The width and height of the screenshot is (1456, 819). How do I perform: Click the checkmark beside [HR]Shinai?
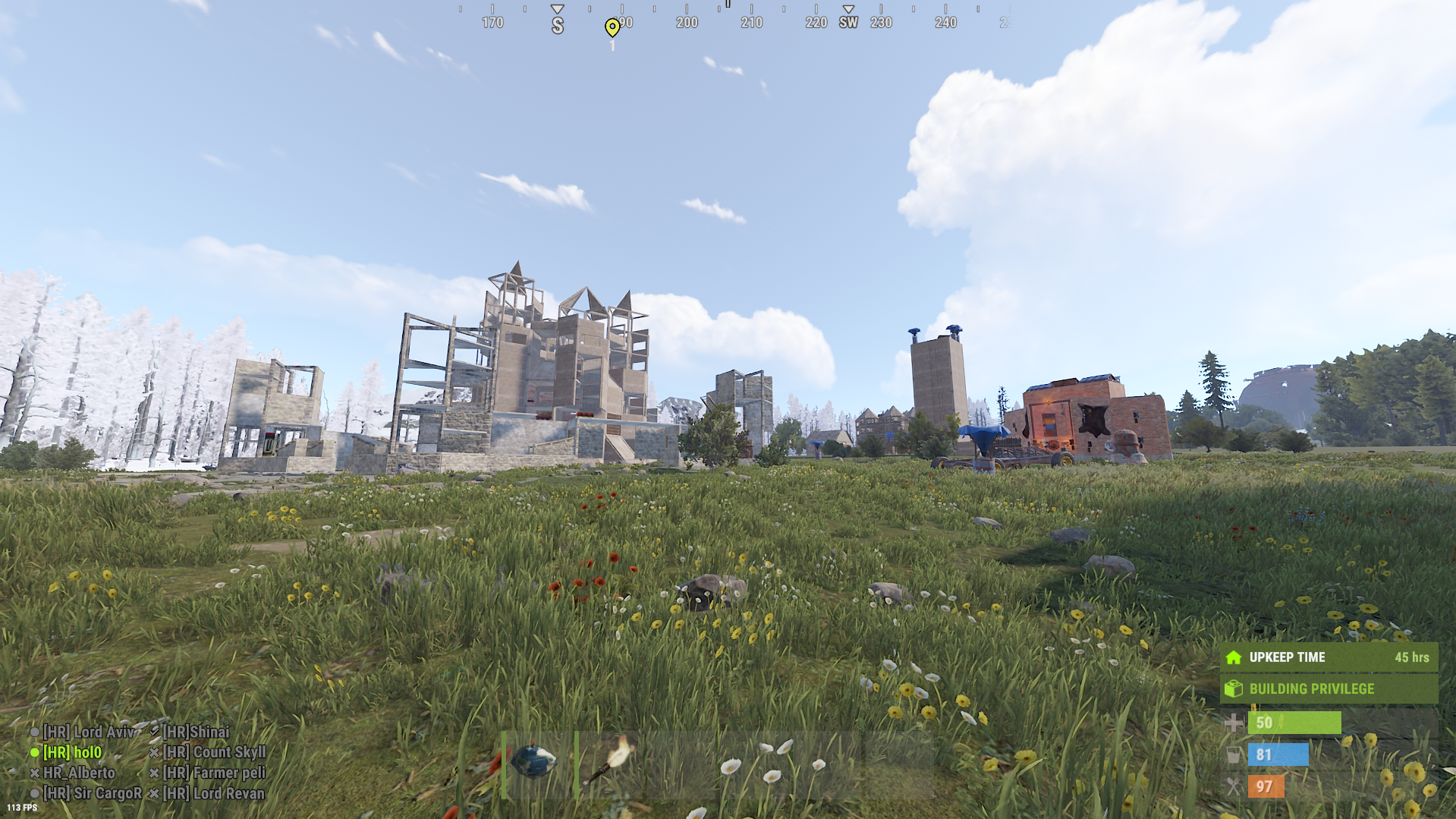pos(155,732)
